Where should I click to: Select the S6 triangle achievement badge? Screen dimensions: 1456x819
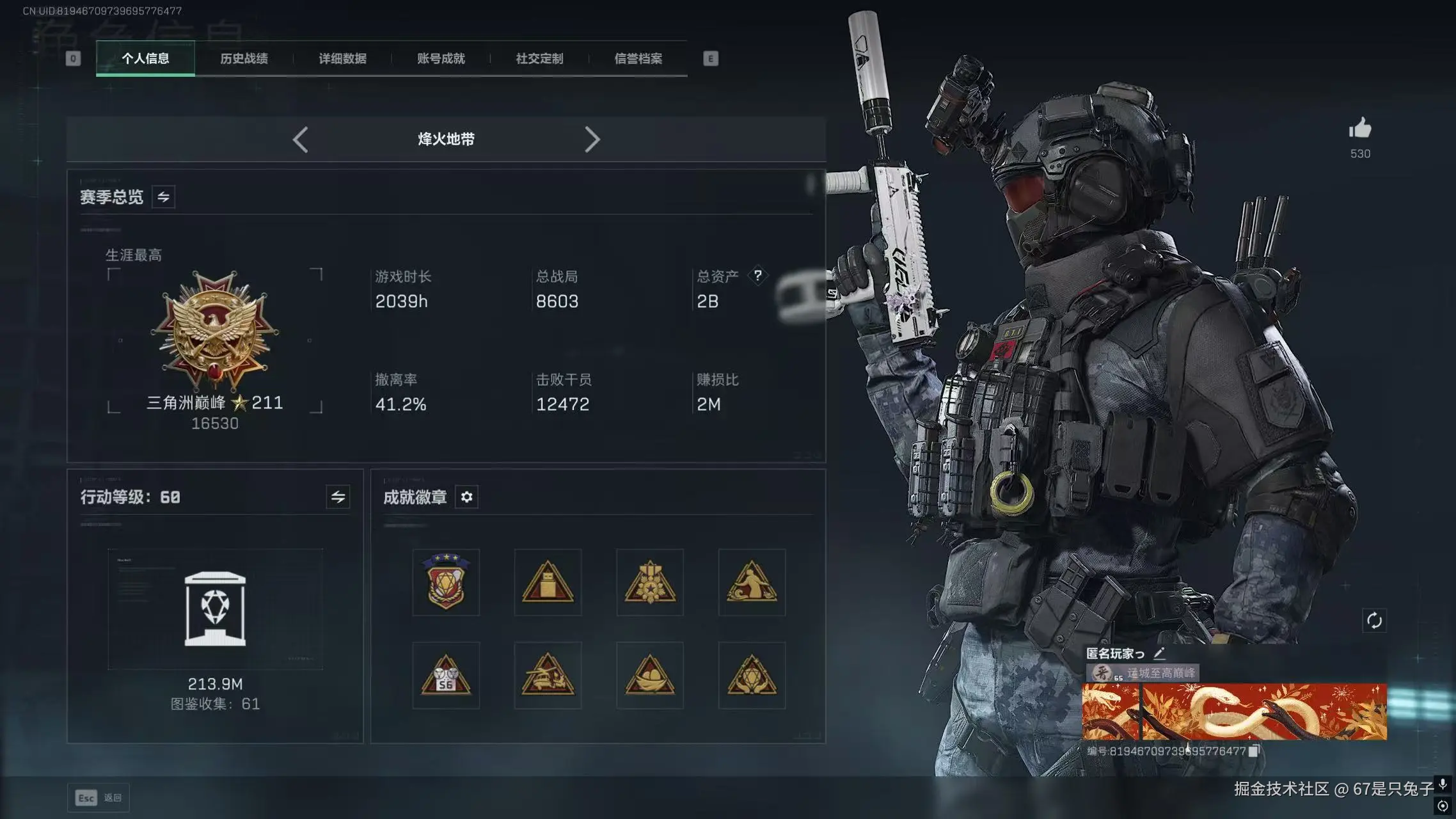(446, 676)
